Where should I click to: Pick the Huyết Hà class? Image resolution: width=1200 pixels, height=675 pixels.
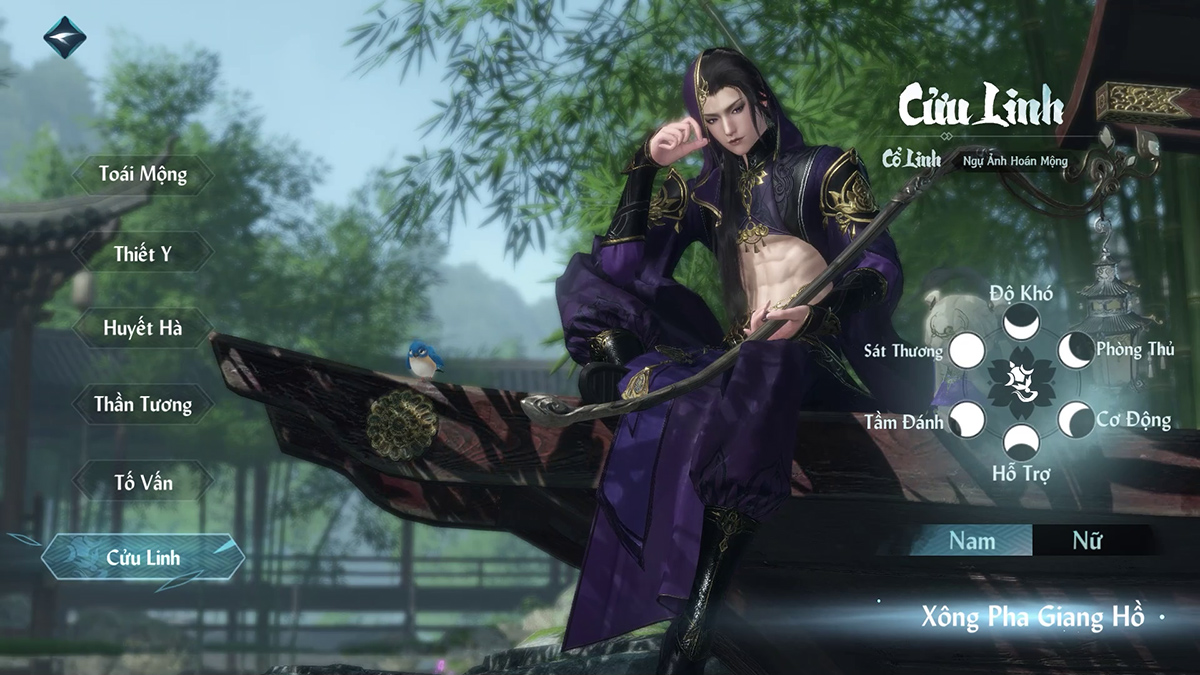[x=143, y=328]
